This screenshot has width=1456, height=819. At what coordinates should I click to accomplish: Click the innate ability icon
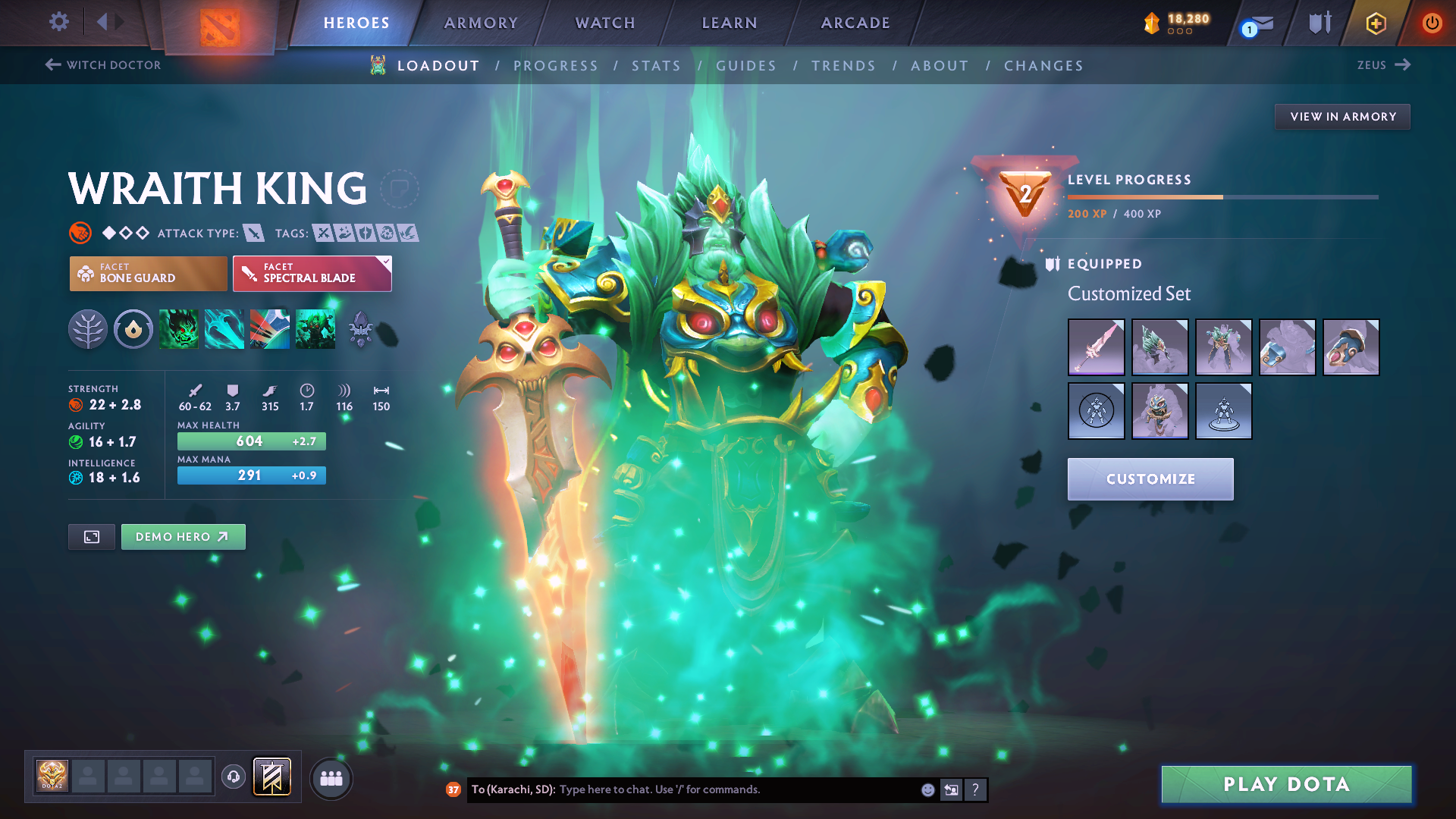click(133, 329)
